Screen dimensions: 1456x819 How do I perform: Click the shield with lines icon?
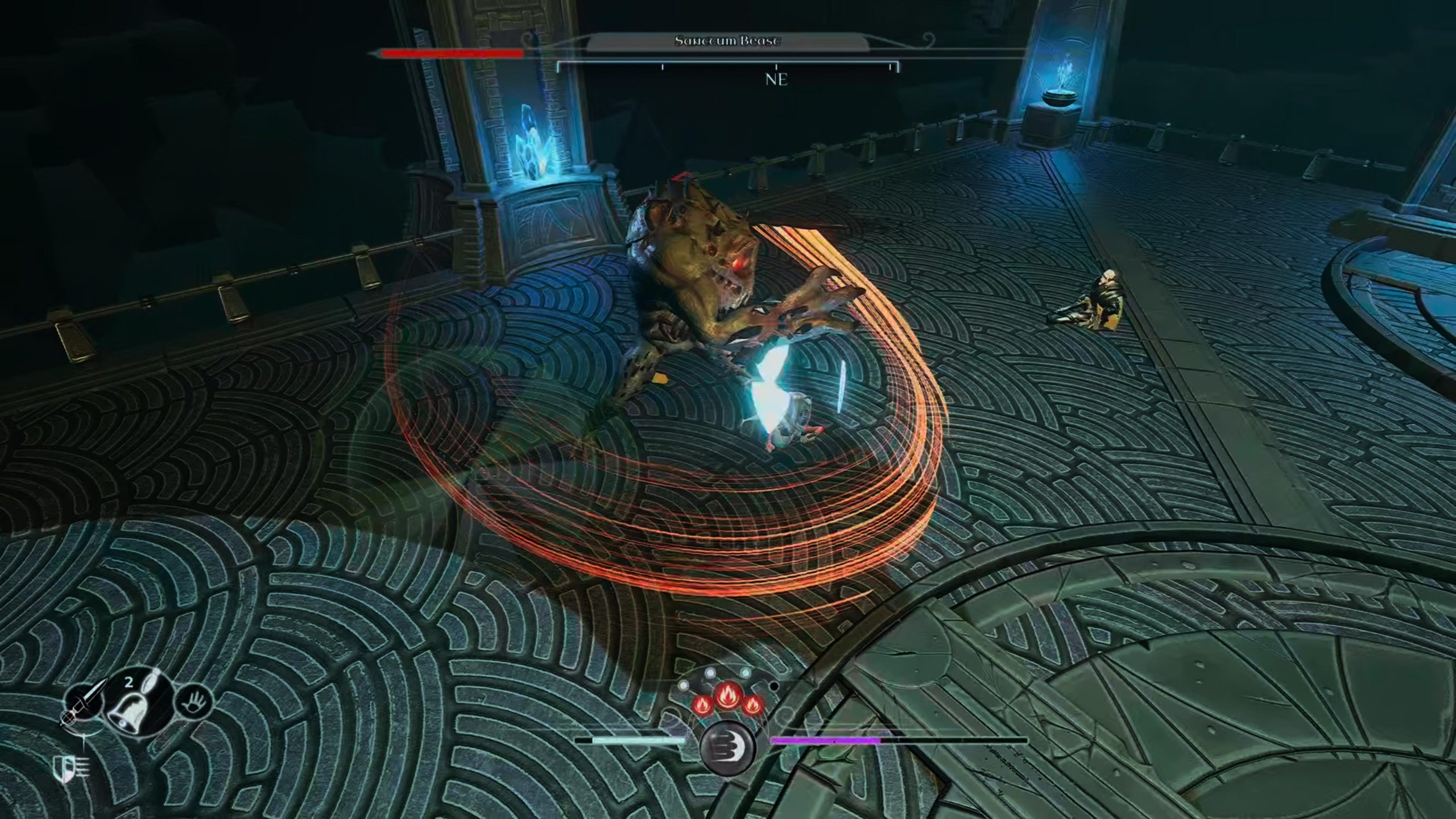[71, 768]
